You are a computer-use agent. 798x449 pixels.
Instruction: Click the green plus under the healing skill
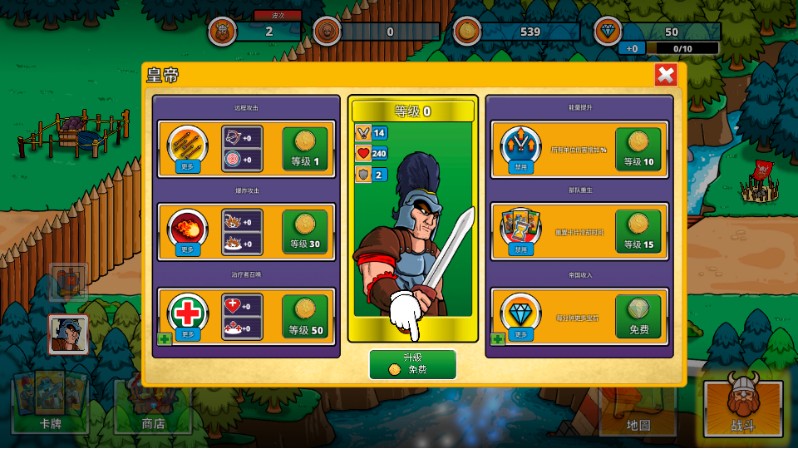tap(163, 340)
